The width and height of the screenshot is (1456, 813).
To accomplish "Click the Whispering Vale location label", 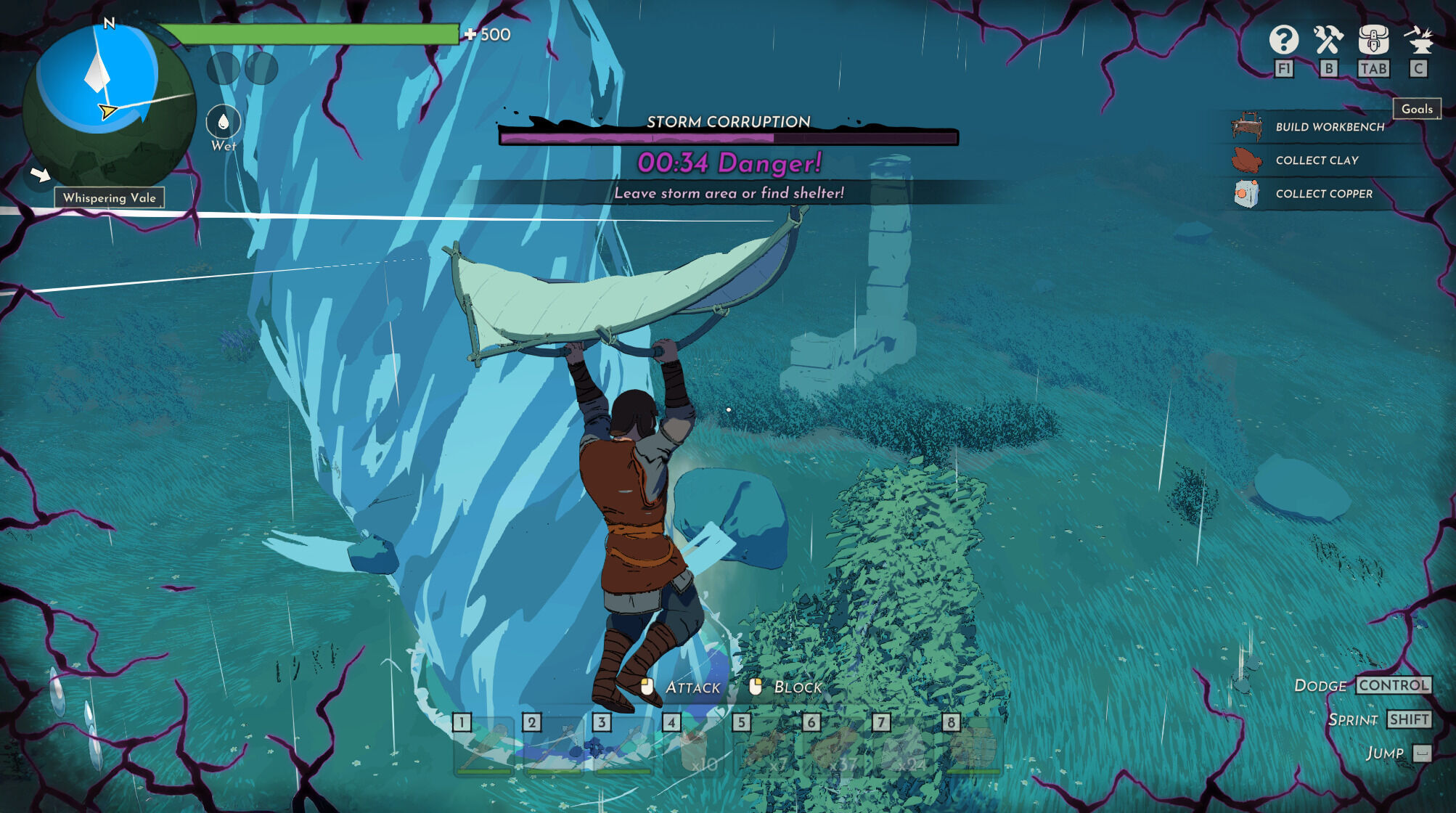I will (x=110, y=197).
